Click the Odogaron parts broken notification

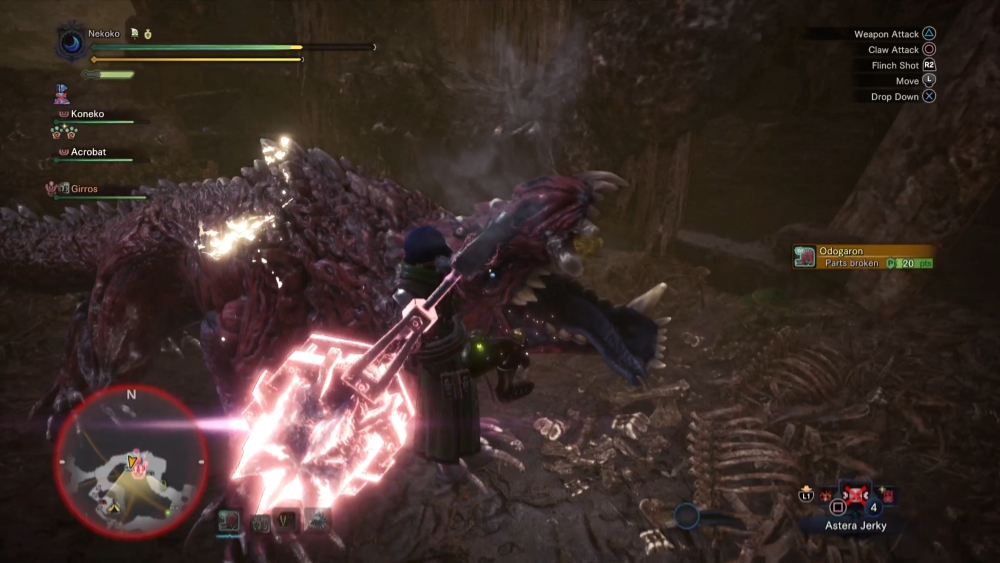[x=864, y=257]
